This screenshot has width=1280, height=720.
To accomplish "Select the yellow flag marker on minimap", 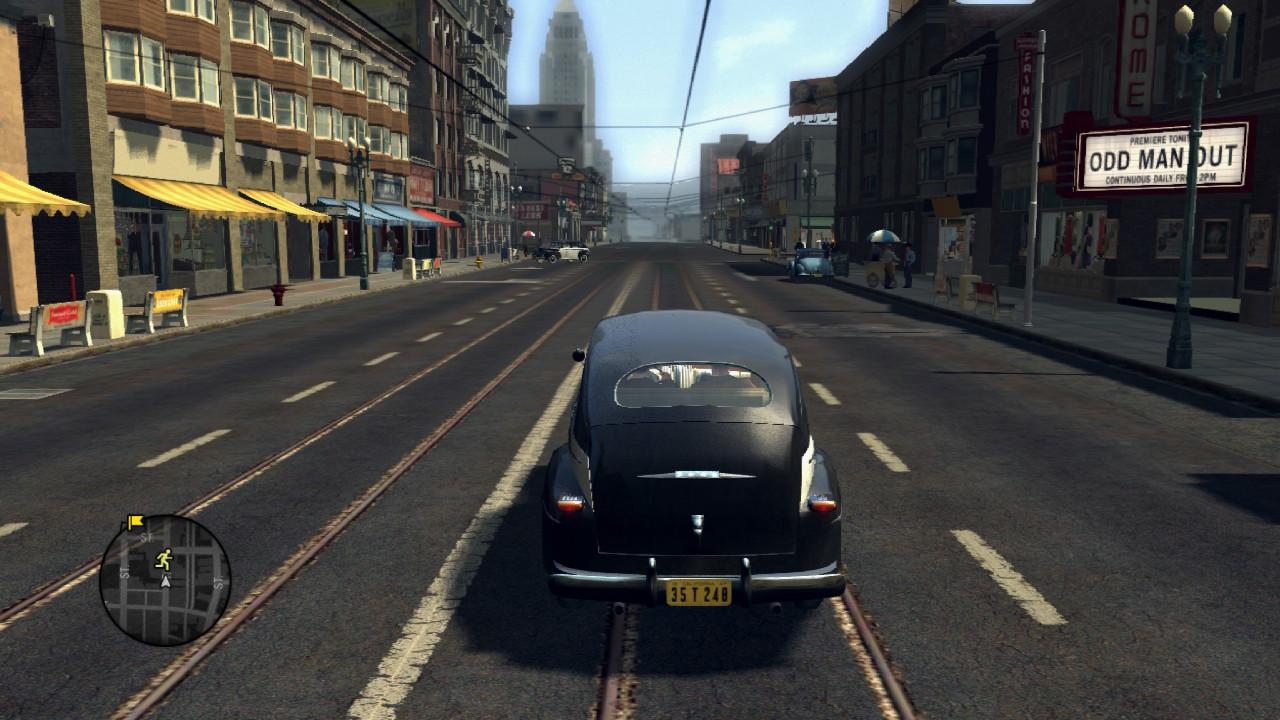I will (135, 522).
